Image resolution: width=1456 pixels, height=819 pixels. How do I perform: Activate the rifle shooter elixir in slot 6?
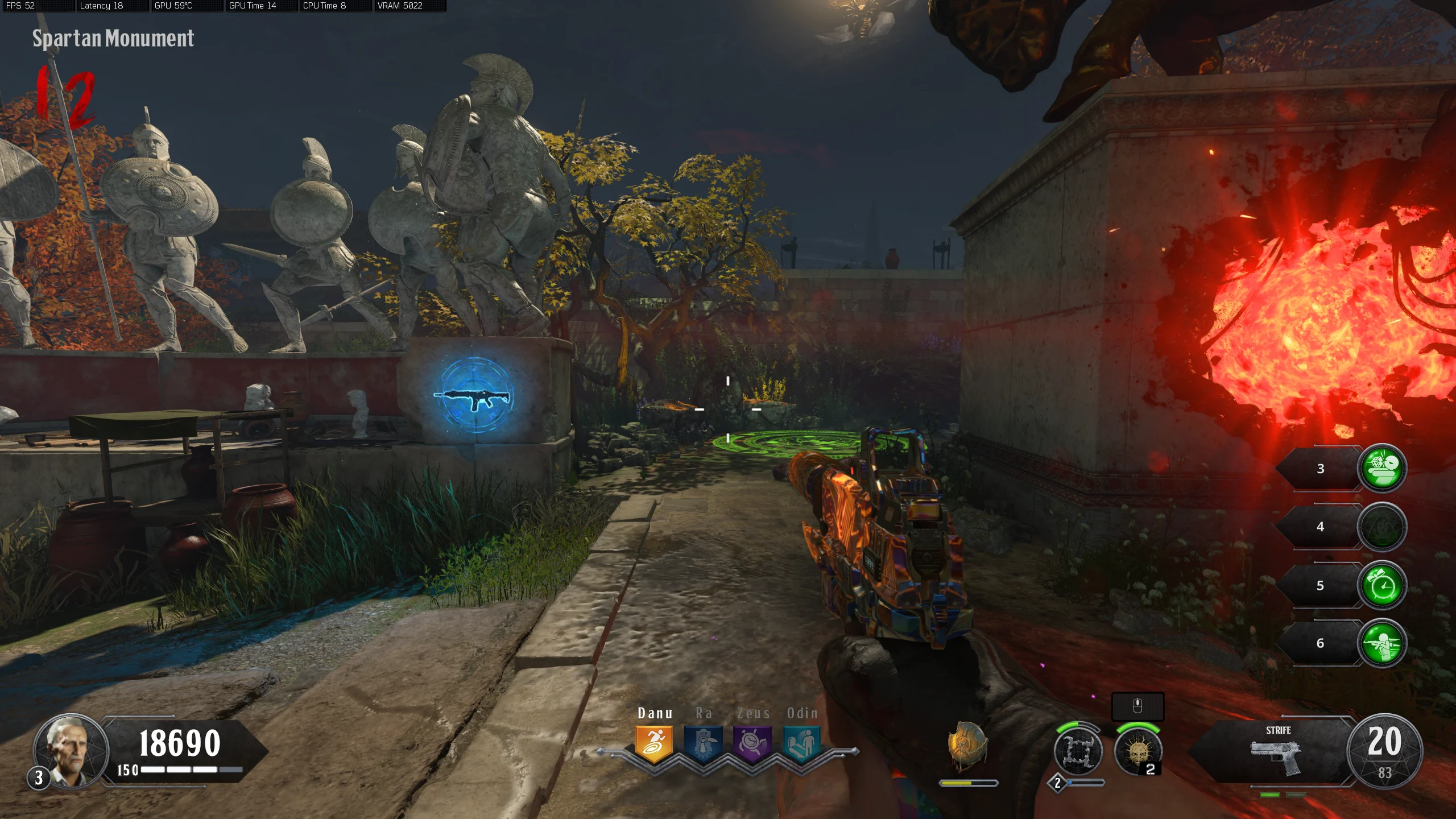(1382, 643)
